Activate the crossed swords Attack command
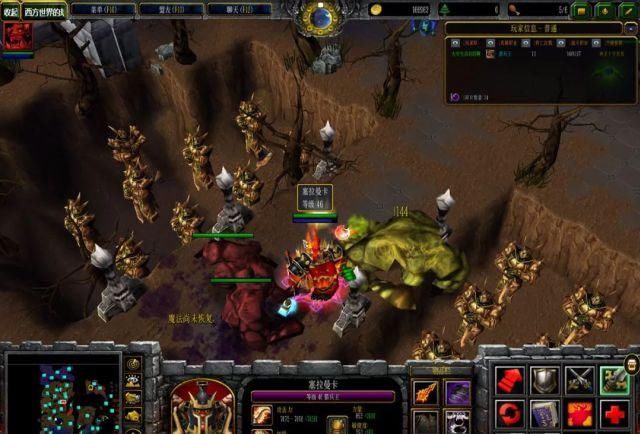This screenshot has width=640, height=434. tap(580, 379)
